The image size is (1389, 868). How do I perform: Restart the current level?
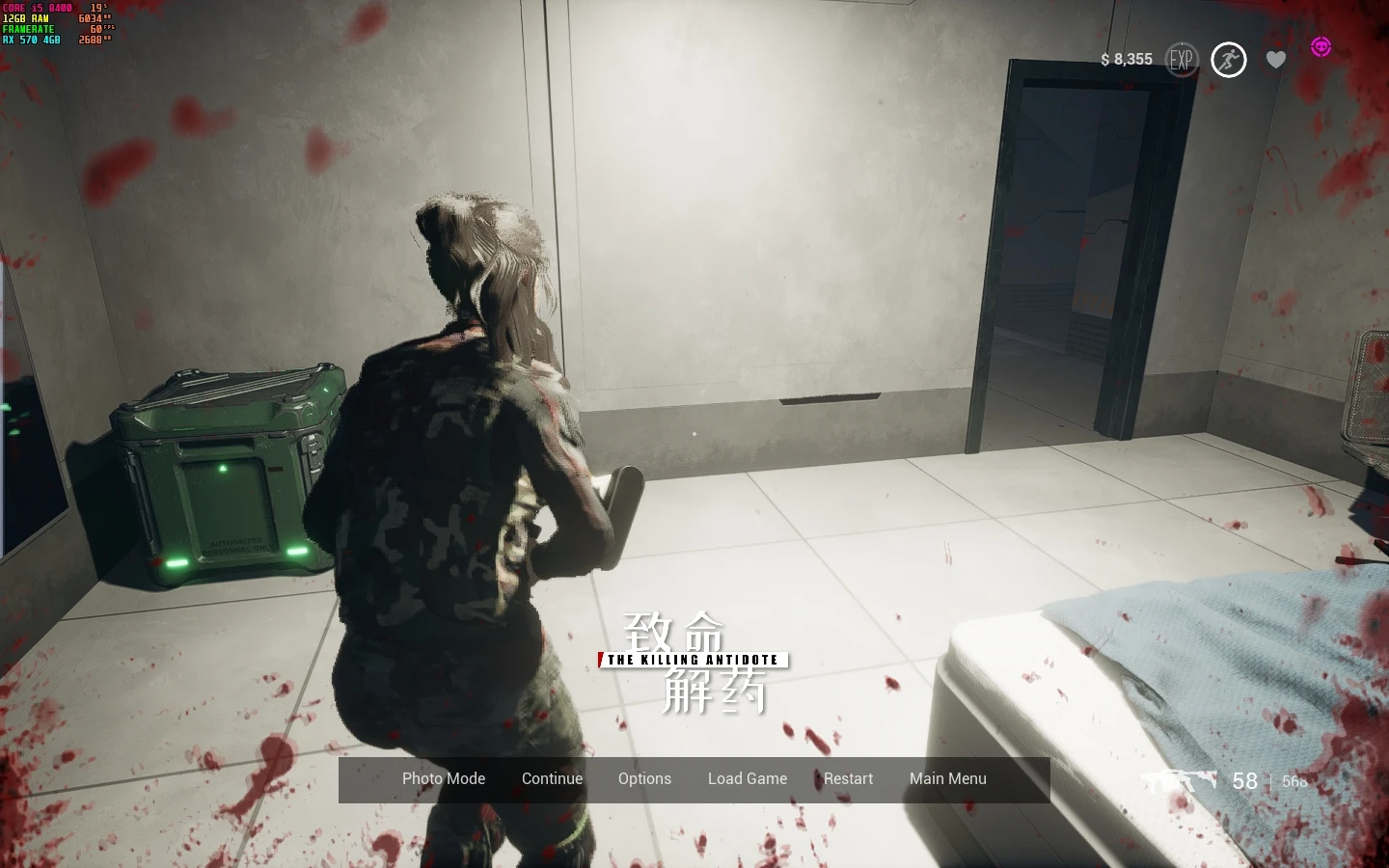[848, 779]
